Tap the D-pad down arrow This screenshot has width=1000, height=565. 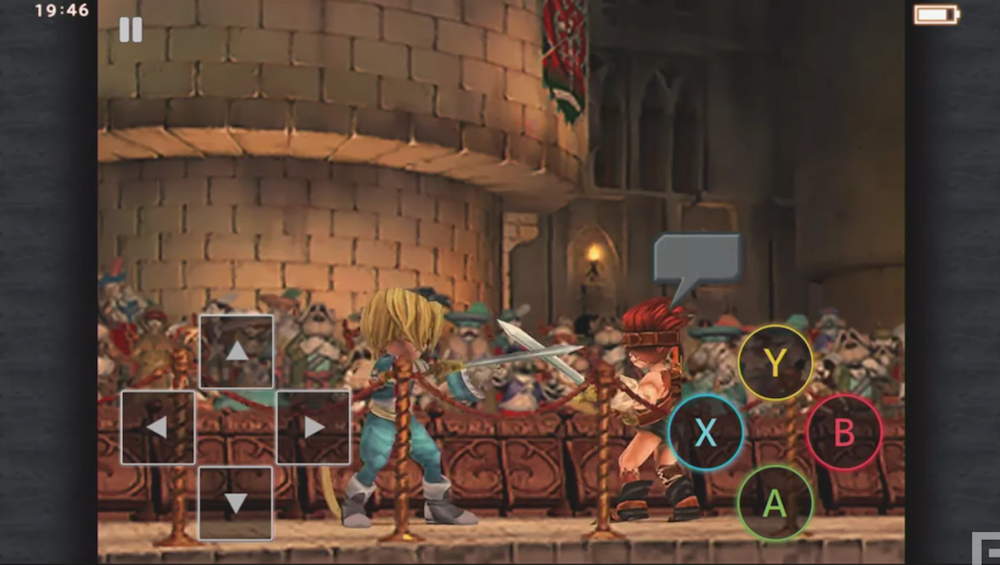pos(236,502)
